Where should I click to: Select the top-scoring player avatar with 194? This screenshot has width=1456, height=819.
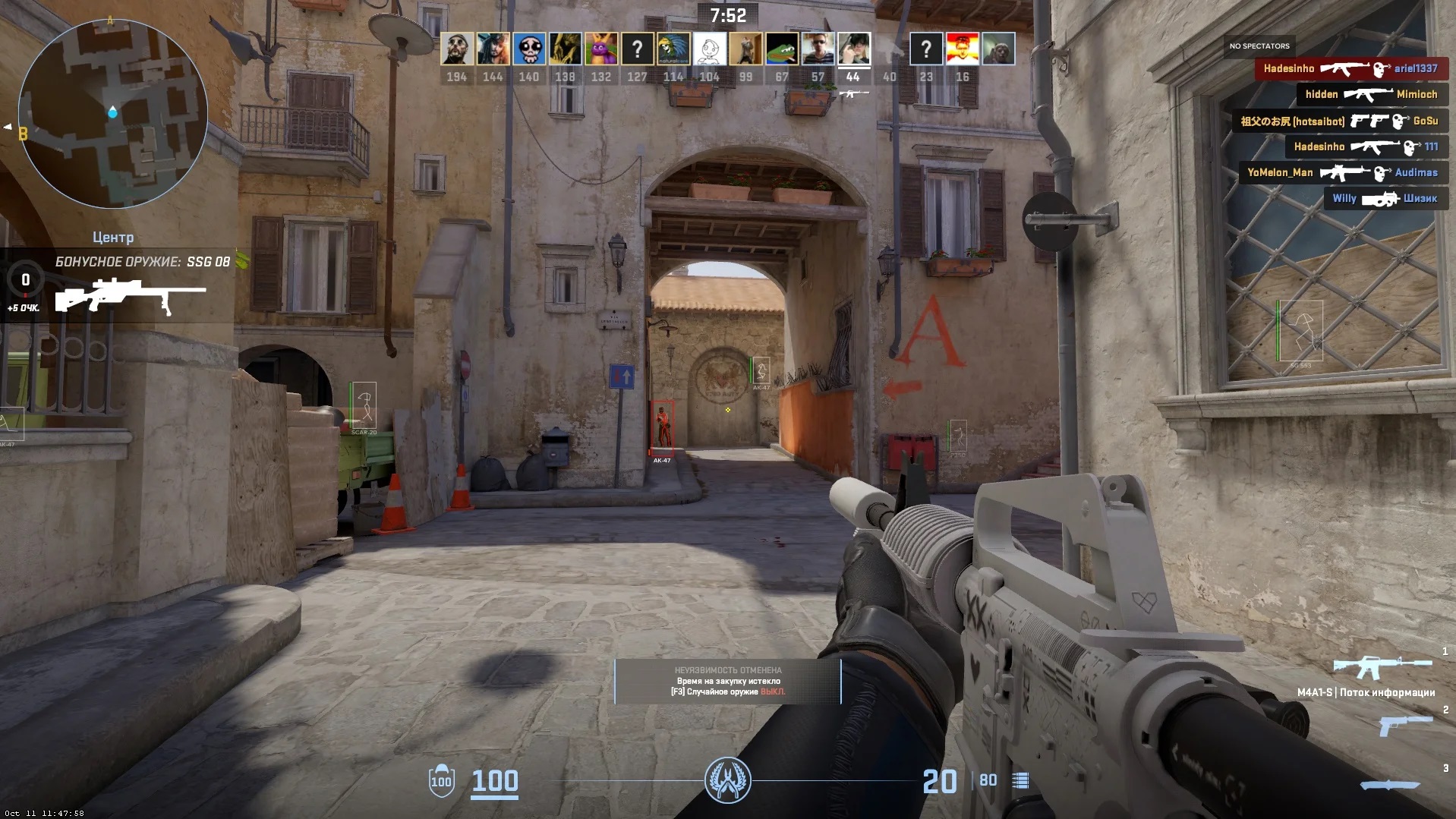click(456, 49)
